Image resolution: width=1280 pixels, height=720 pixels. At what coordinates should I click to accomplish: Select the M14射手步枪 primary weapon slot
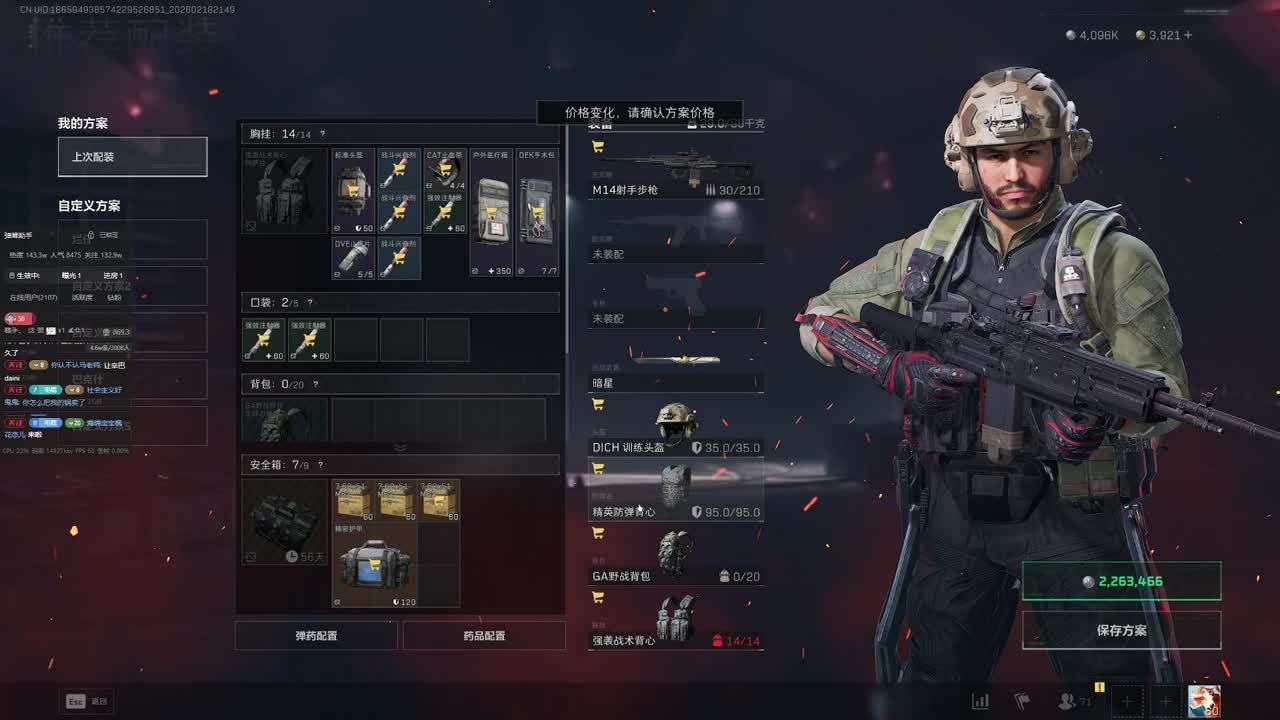coord(676,172)
